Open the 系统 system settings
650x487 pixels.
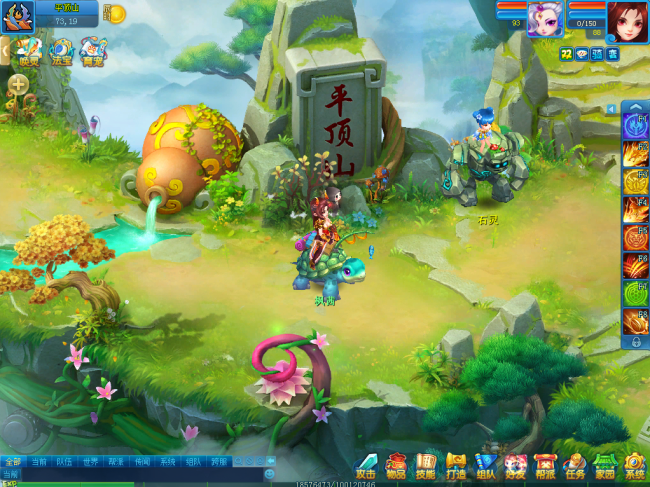(x=634, y=465)
